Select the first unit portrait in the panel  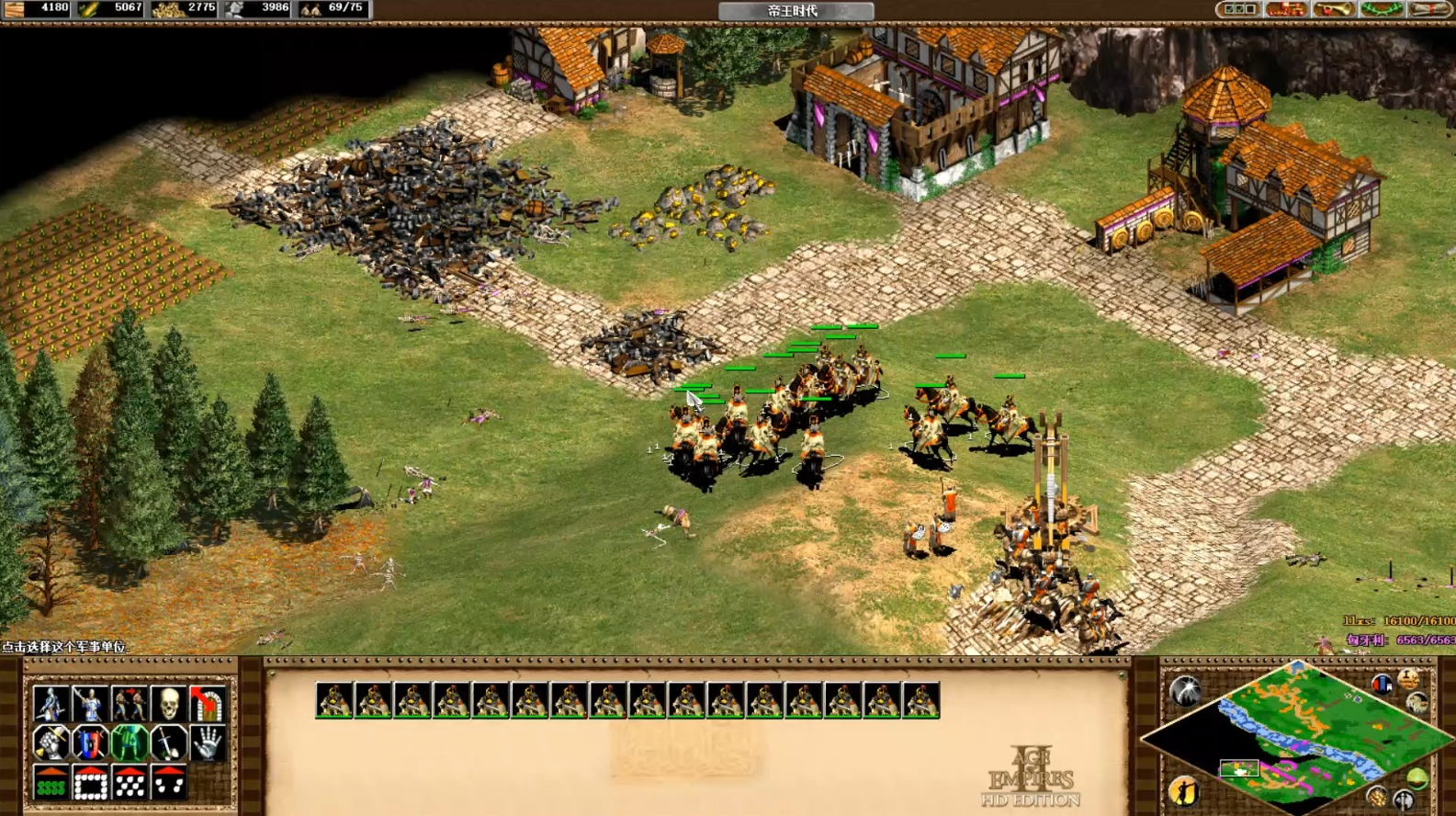333,700
